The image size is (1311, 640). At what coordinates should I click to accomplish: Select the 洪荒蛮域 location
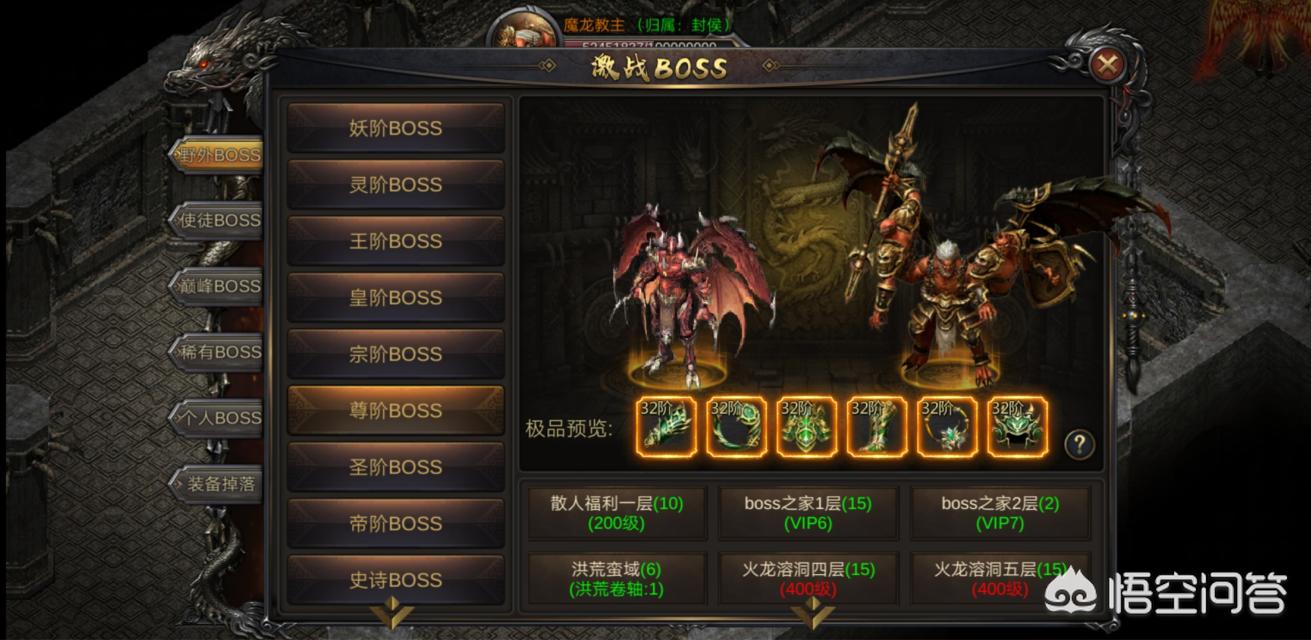pyautogui.click(x=617, y=578)
